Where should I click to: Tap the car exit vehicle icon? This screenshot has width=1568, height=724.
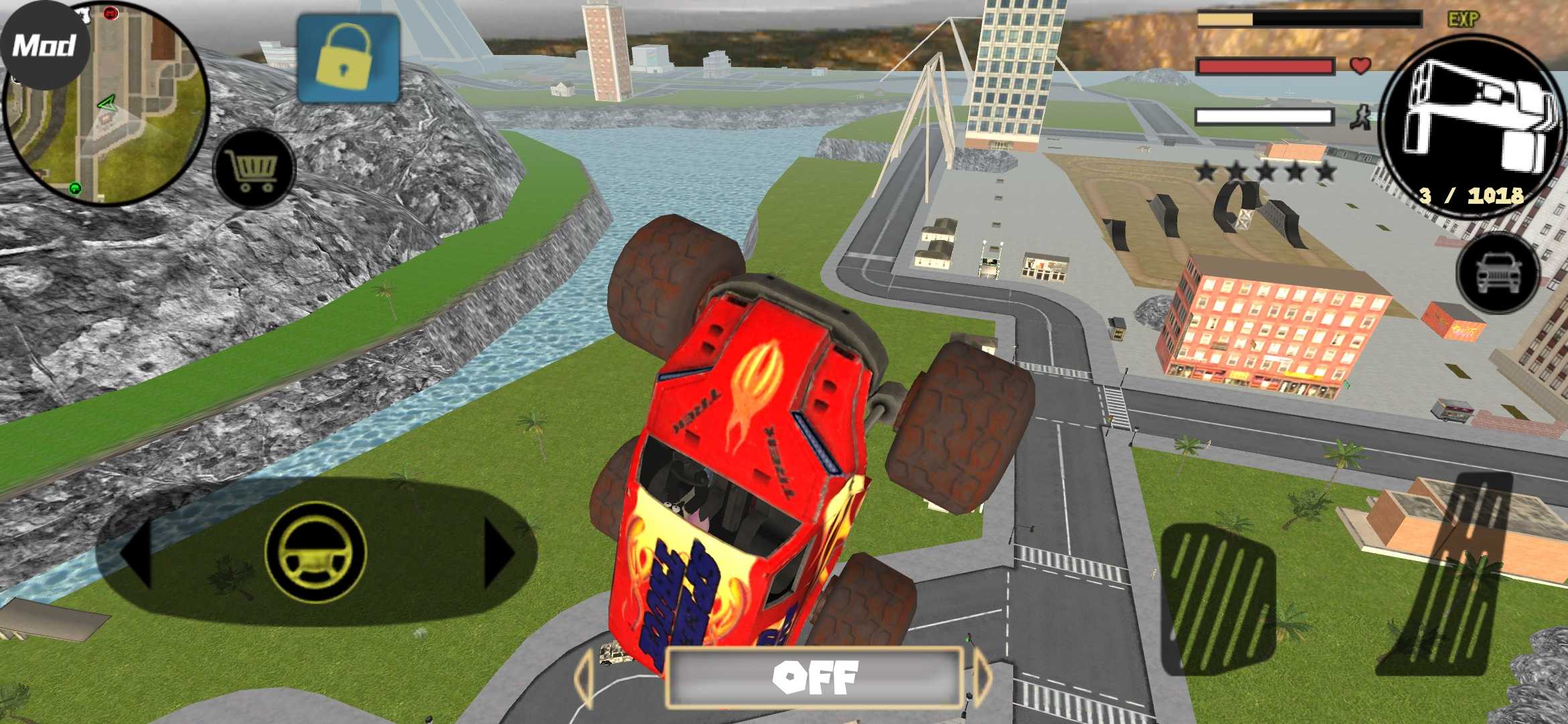pyautogui.click(x=1498, y=272)
